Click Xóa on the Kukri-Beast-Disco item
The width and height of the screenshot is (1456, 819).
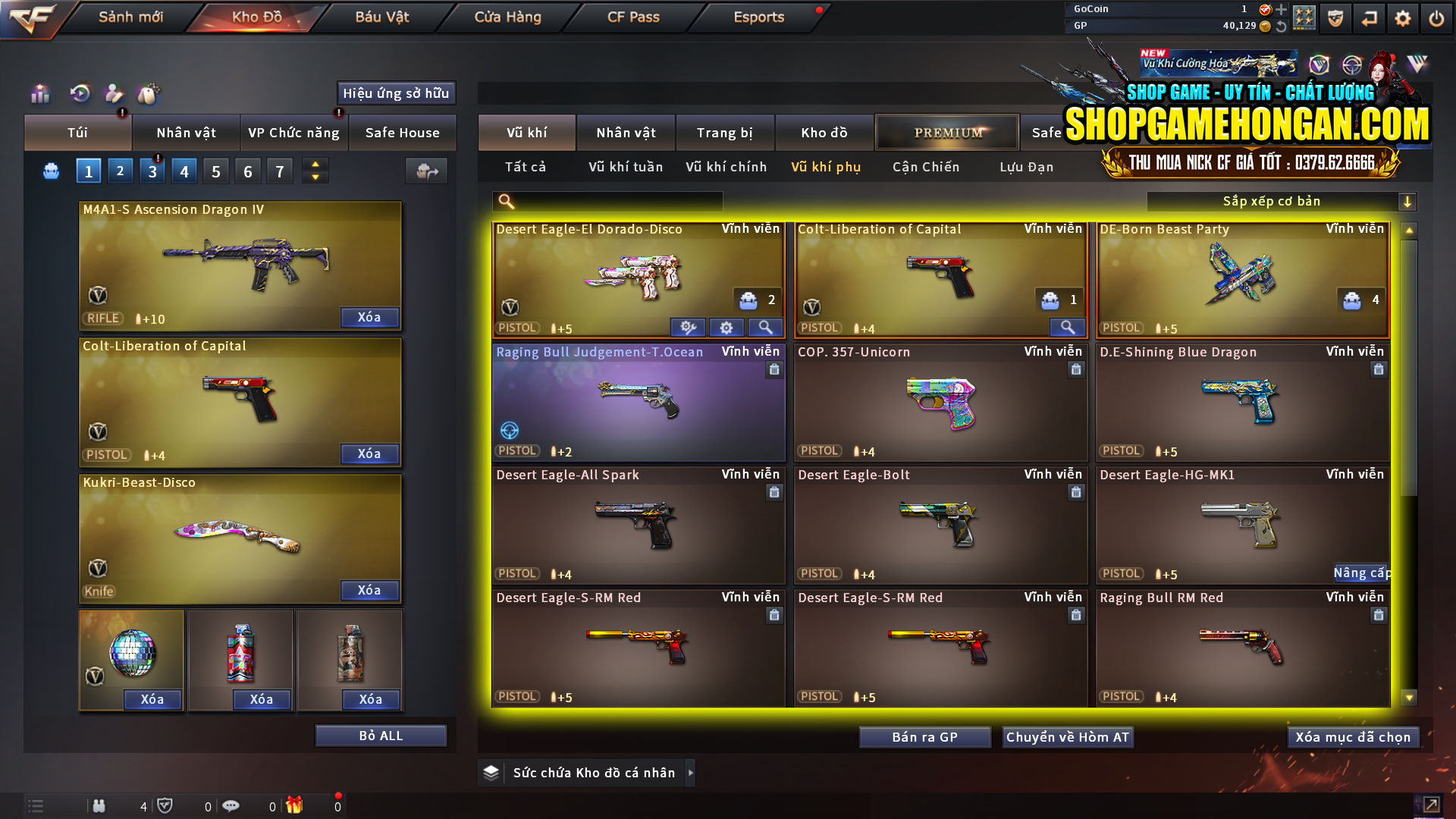(x=369, y=590)
